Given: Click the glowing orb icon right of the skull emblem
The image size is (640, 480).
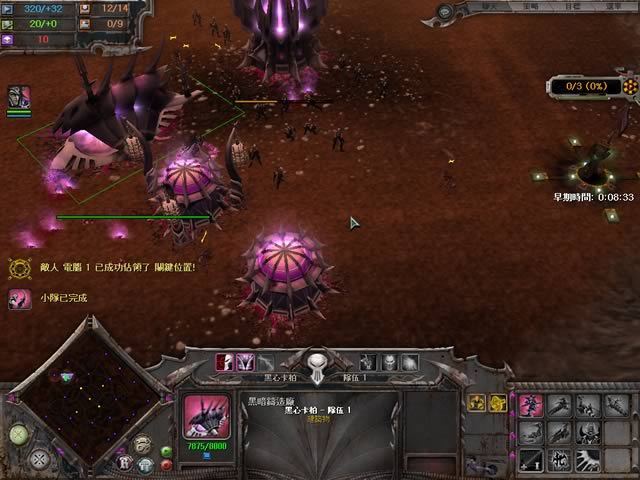Looking at the screenshot, I should coord(409,362).
